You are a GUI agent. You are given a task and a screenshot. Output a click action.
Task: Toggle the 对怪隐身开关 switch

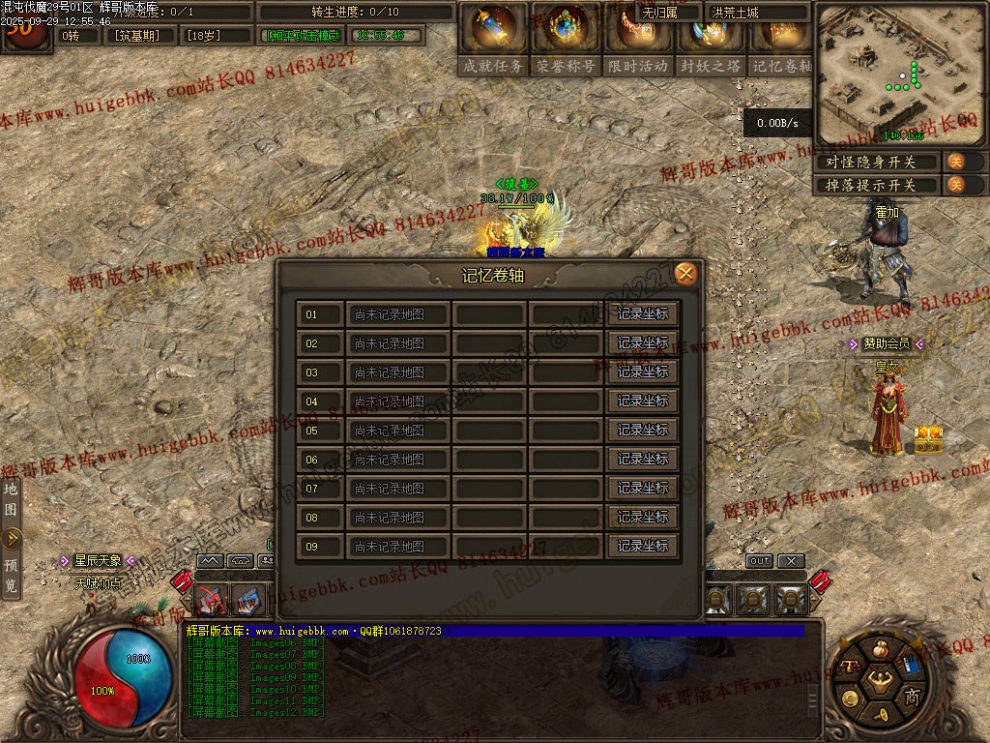pyautogui.click(x=955, y=162)
